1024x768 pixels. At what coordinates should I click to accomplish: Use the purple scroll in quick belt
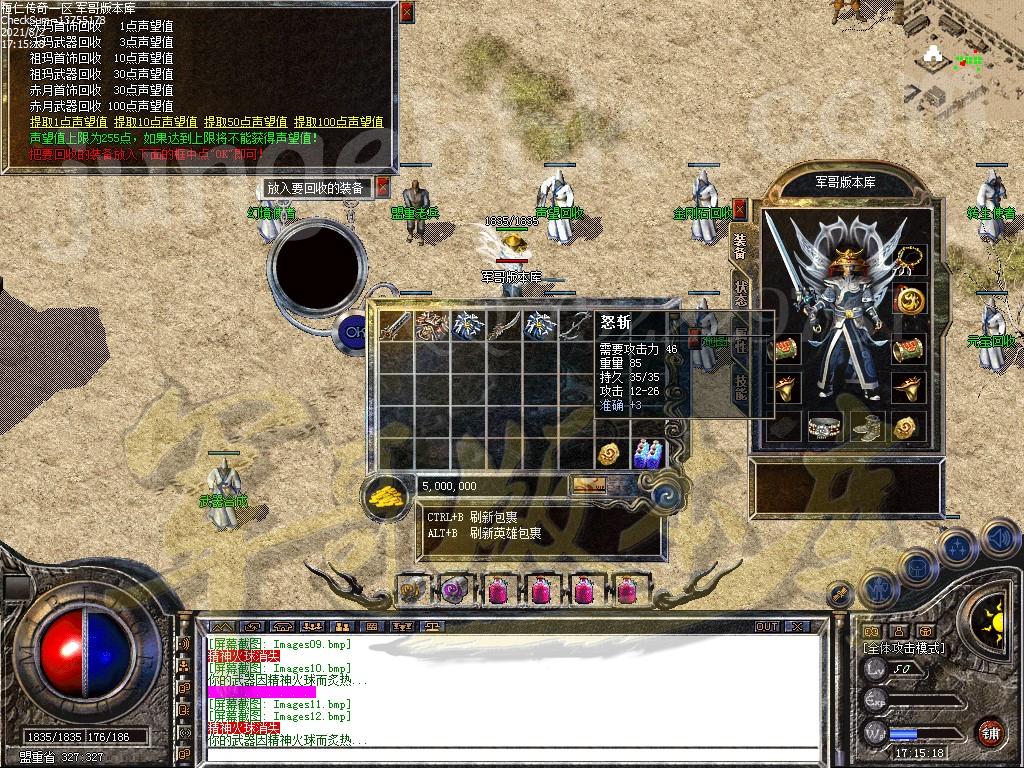454,591
